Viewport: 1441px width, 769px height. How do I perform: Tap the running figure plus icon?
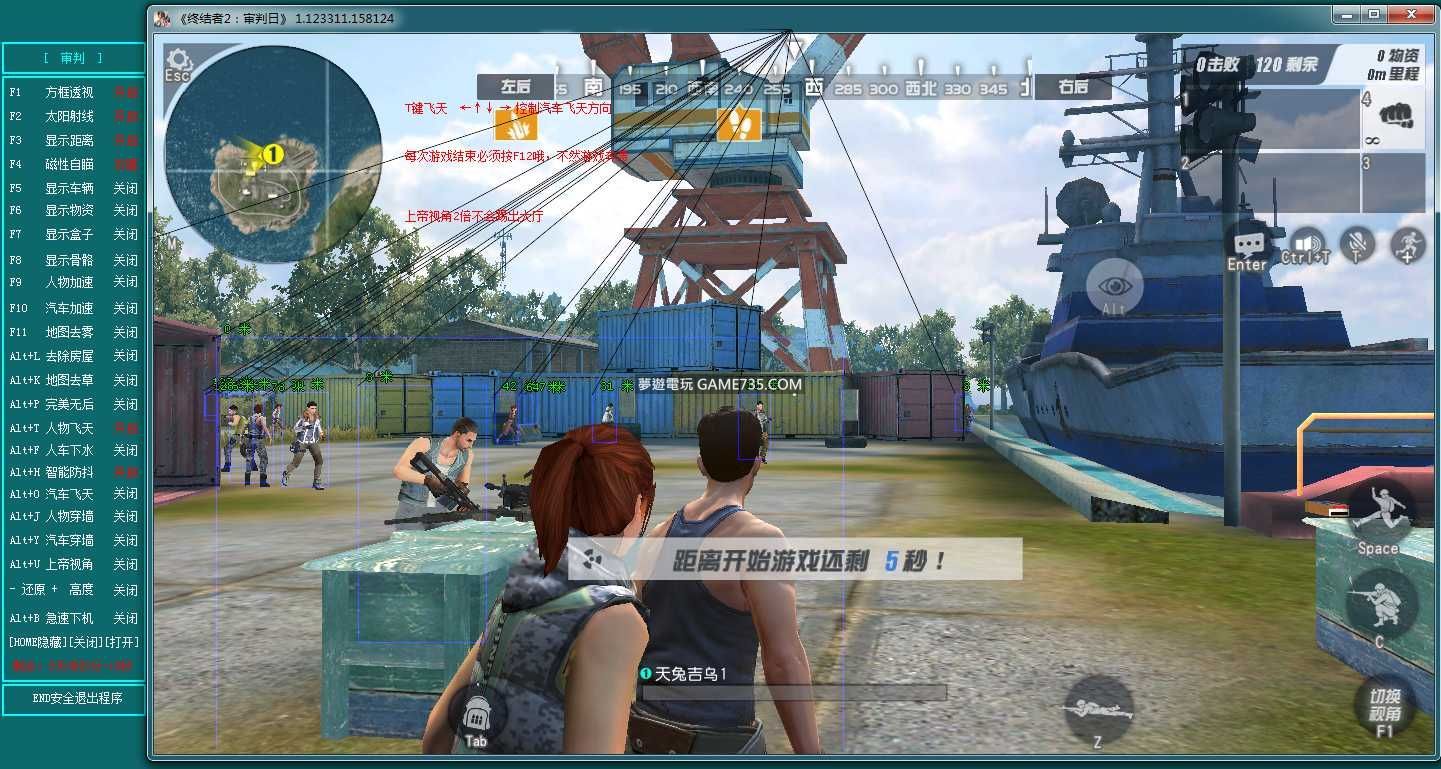[x=1408, y=244]
